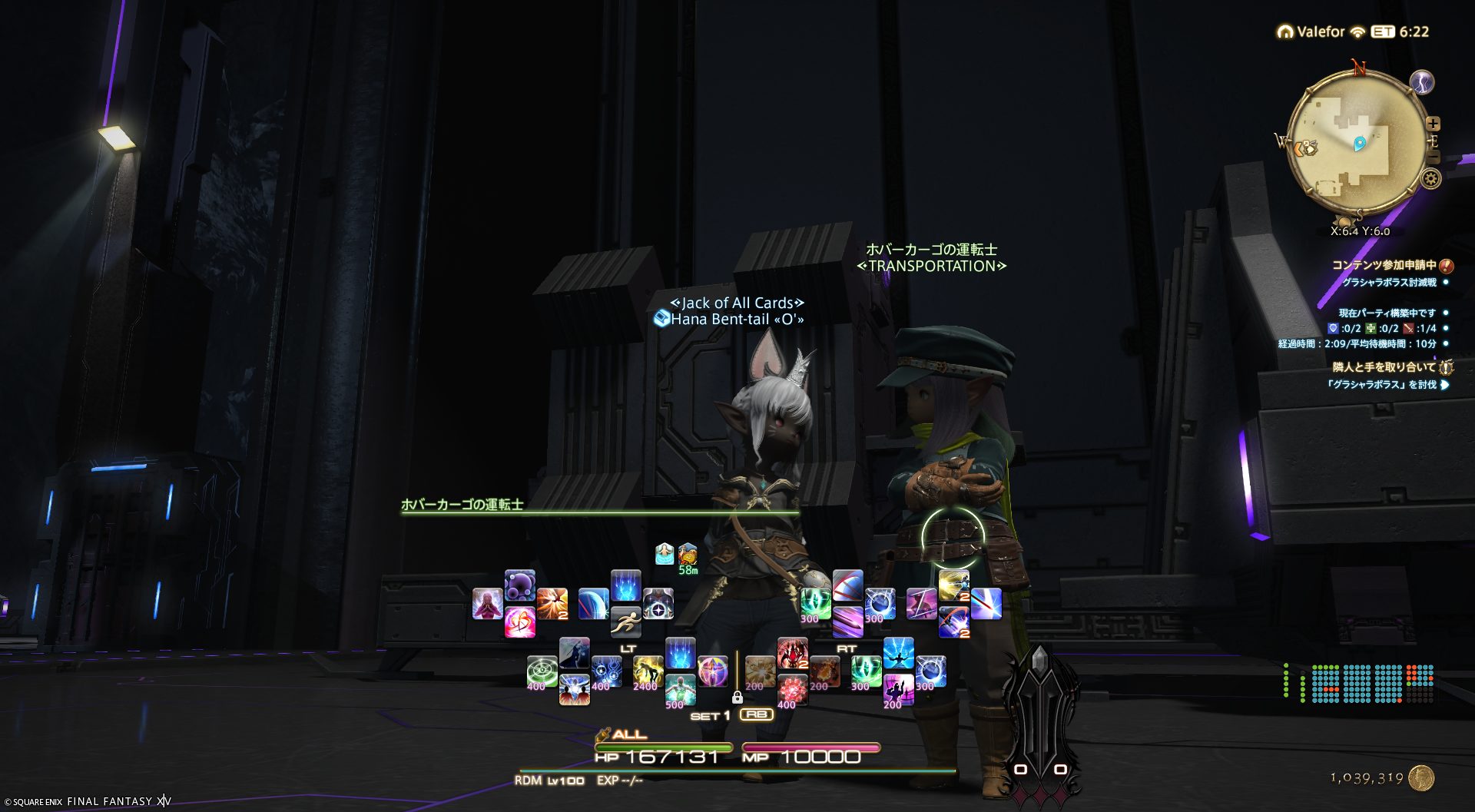Viewport: 1475px width, 812px height.
Task: Cast the yellow 2400 MP raise spell
Action: coord(648,671)
